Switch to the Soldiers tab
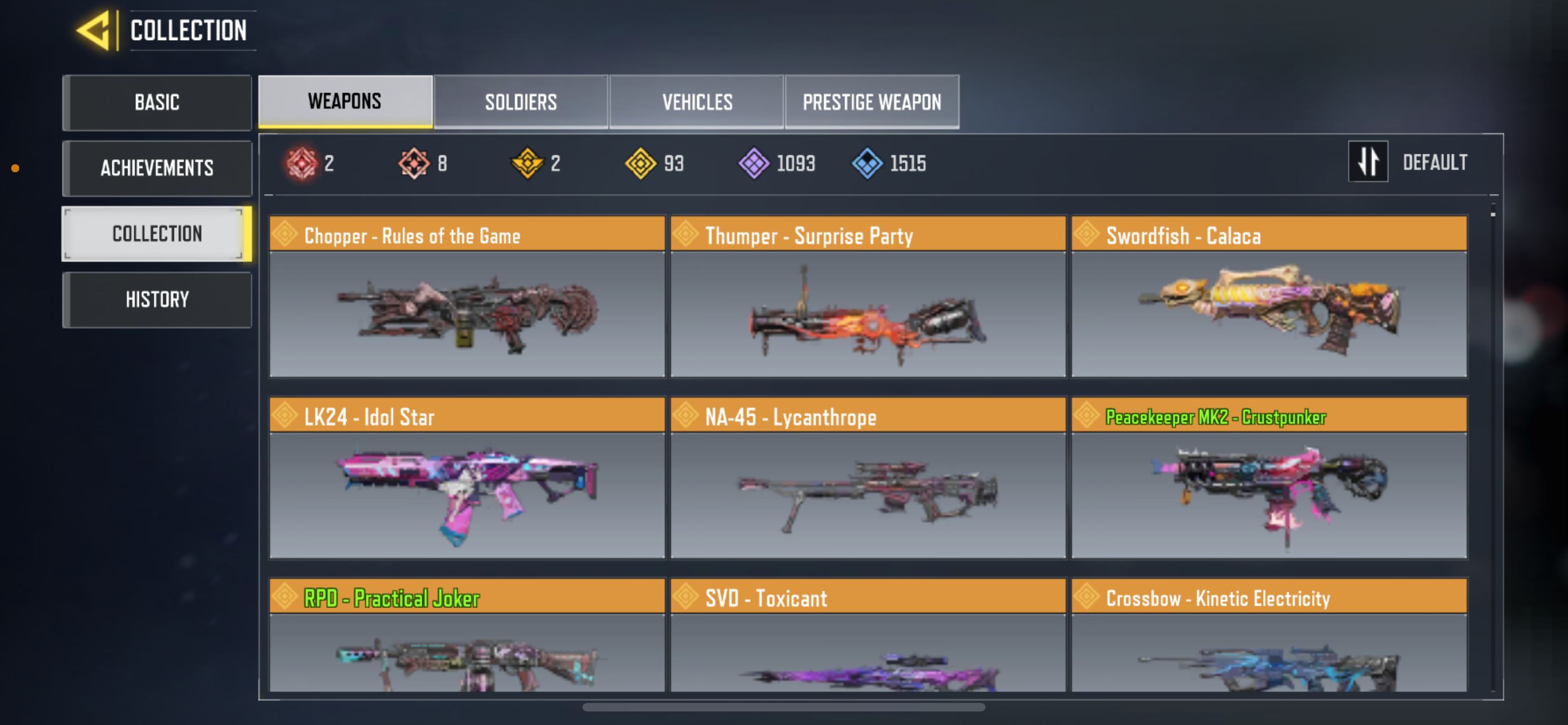 pos(520,102)
